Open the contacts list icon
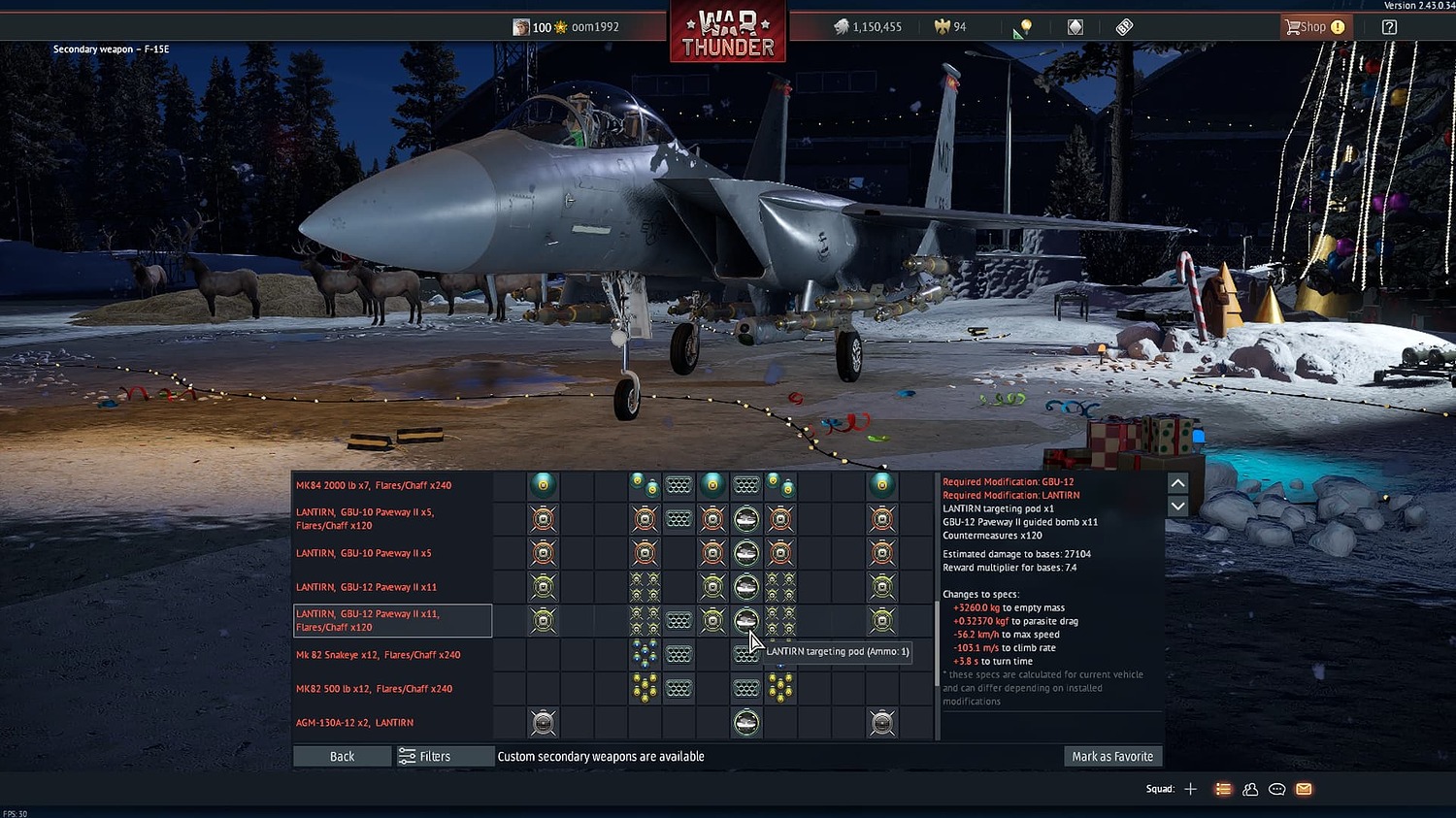 [1250, 789]
